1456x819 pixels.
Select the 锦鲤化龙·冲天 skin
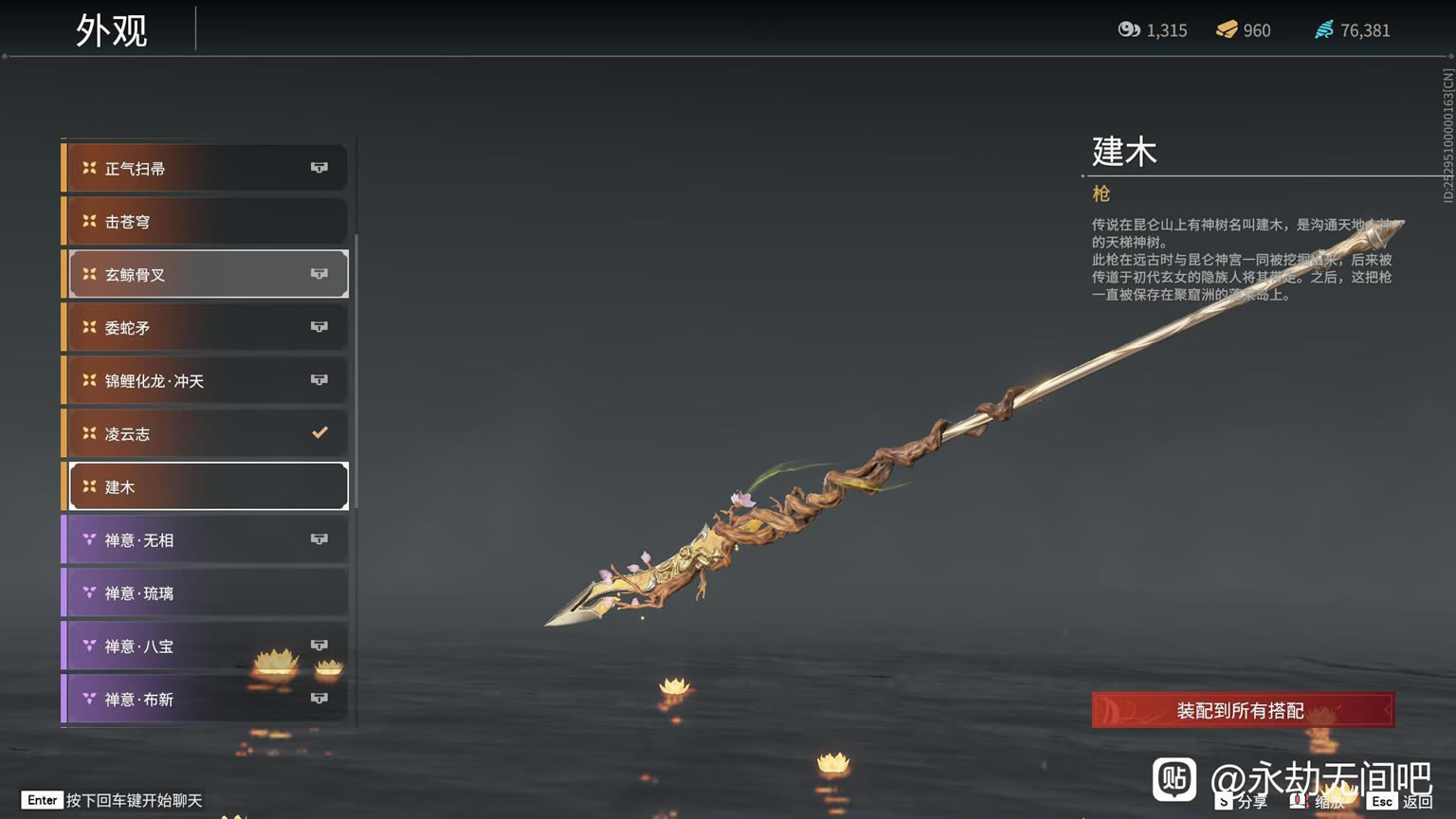point(205,381)
